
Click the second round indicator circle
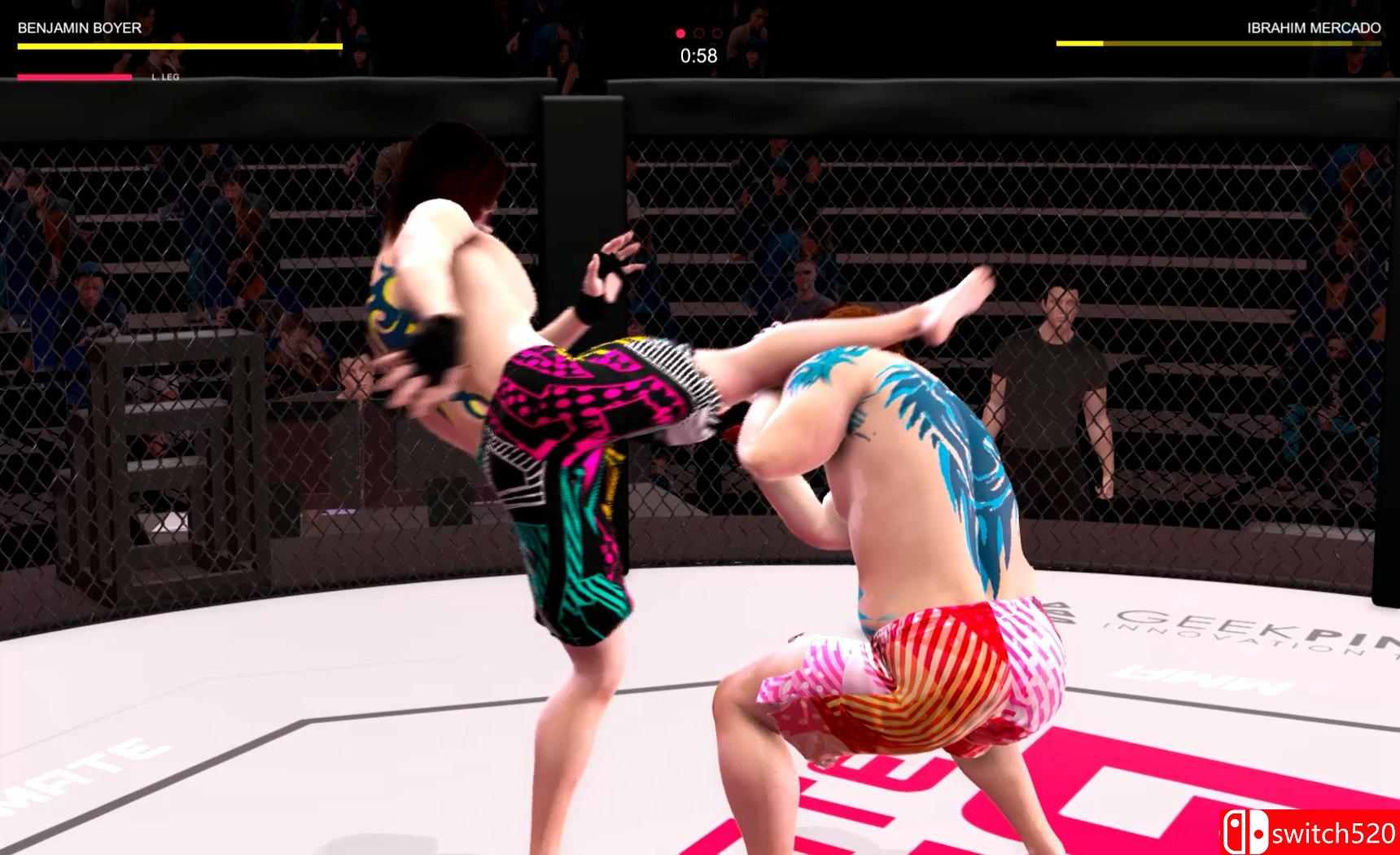click(x=697, y=34)
